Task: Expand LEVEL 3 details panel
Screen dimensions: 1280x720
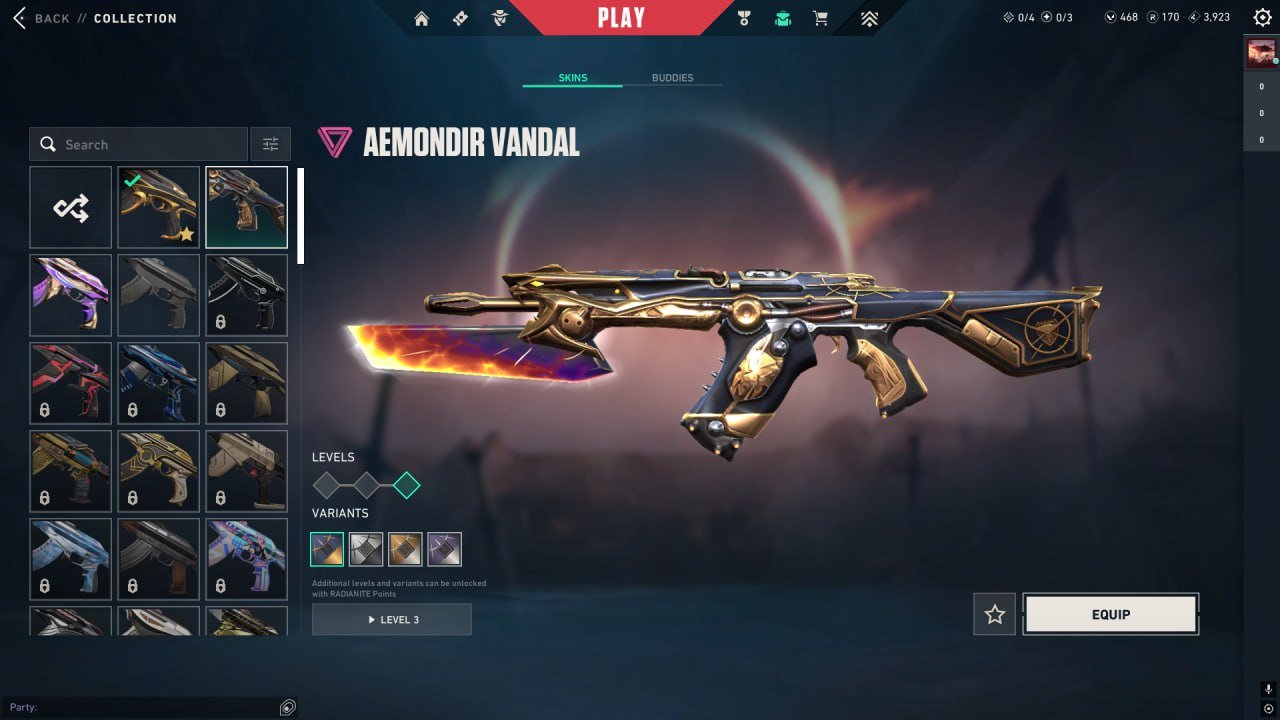Action: click(x=391, y=619)
